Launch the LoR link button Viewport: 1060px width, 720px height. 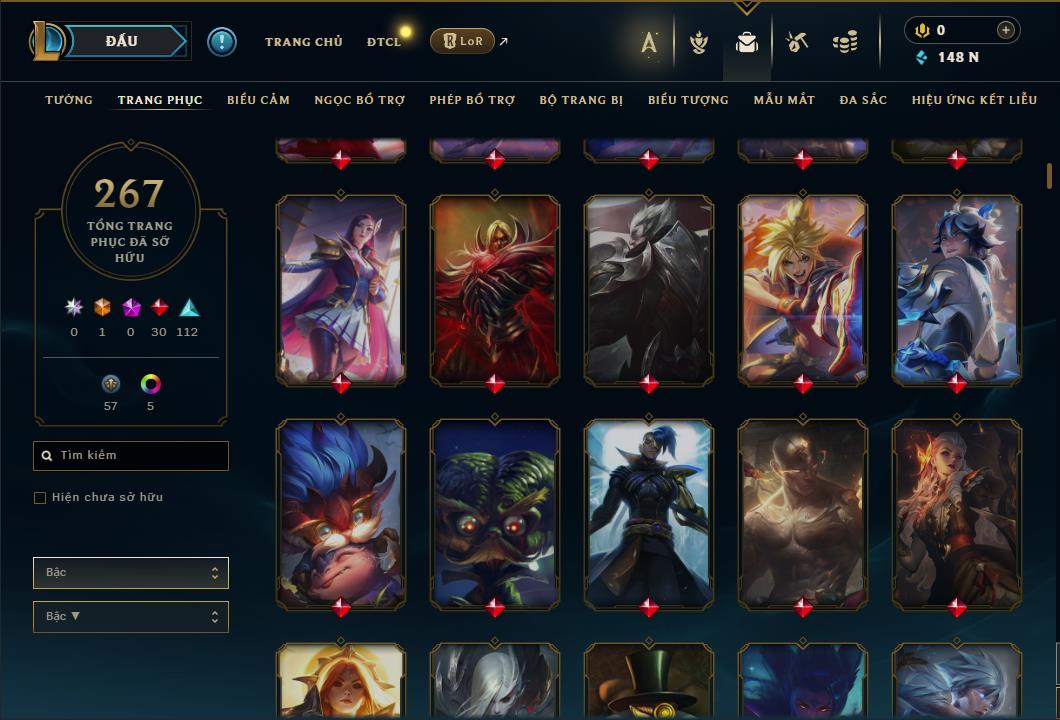(x=461, y=41)
